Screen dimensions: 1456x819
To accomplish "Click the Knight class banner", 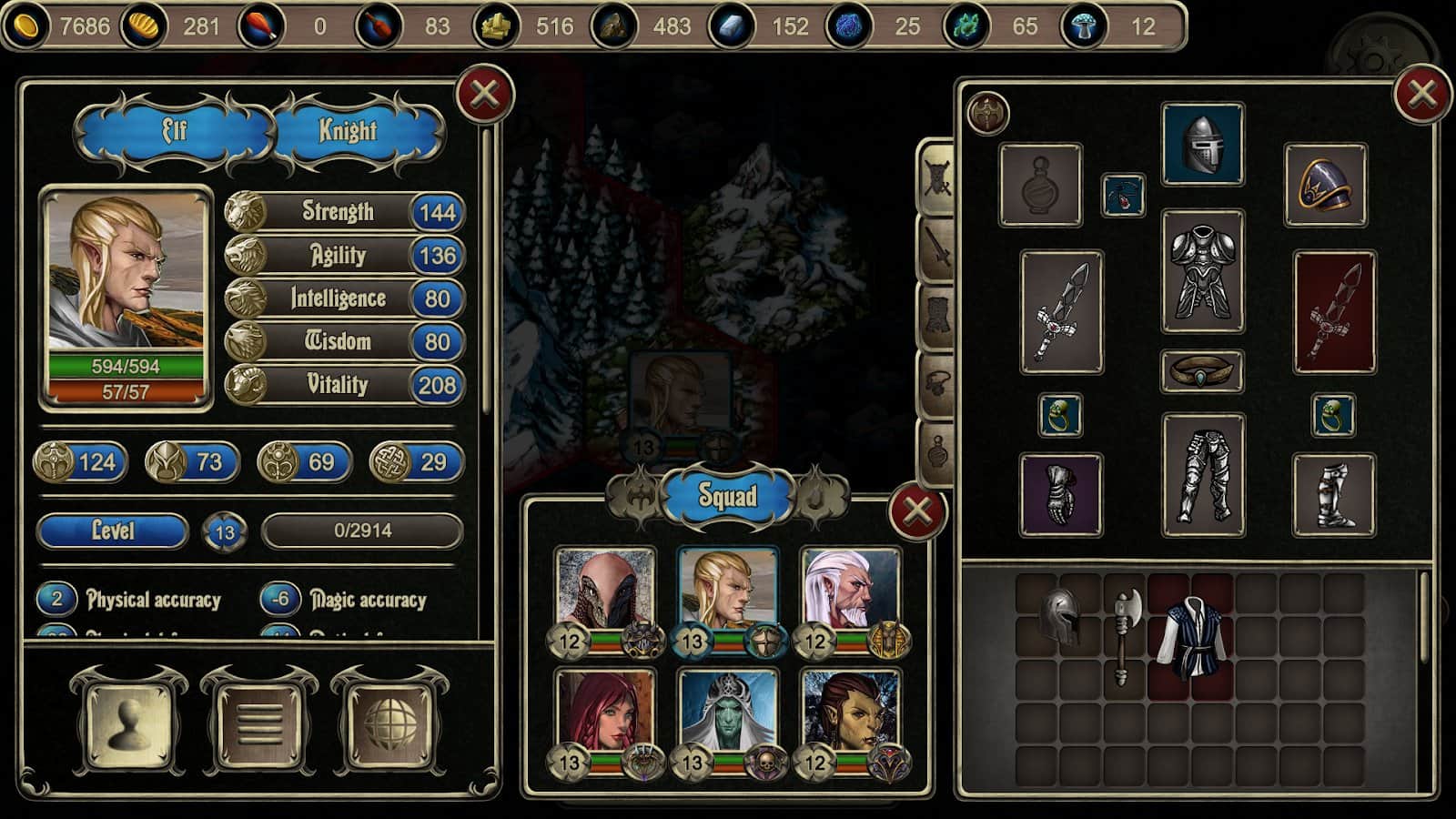I will (x=347, y=130).
